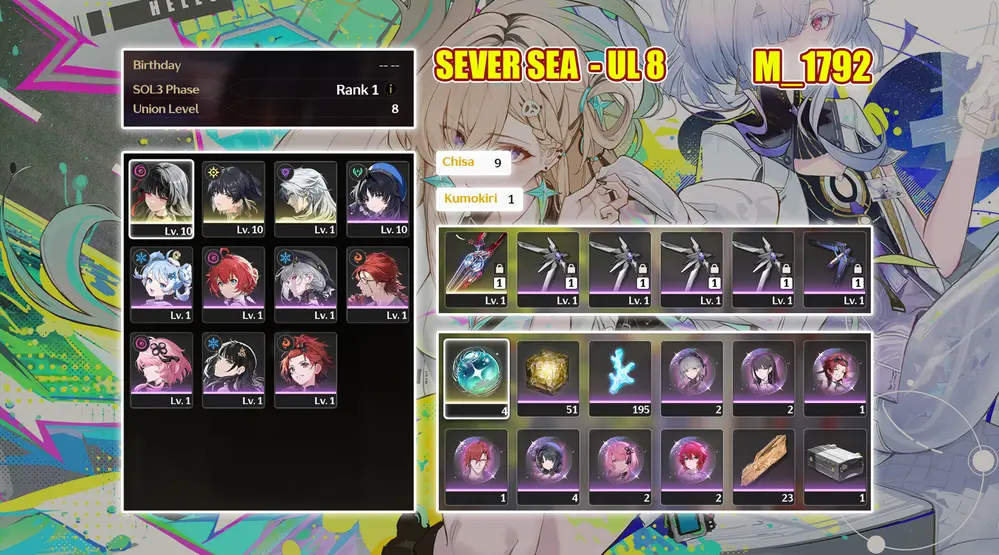Select the pink-haired character portrait
The width and height of the screenshot is (999, 555).
(x=161, y=369)
